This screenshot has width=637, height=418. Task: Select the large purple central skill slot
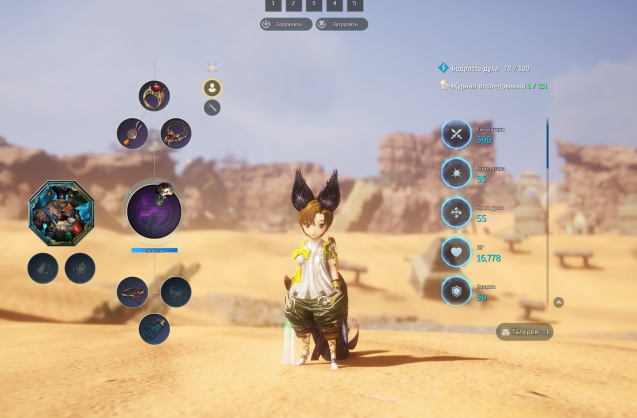(154, 210)
